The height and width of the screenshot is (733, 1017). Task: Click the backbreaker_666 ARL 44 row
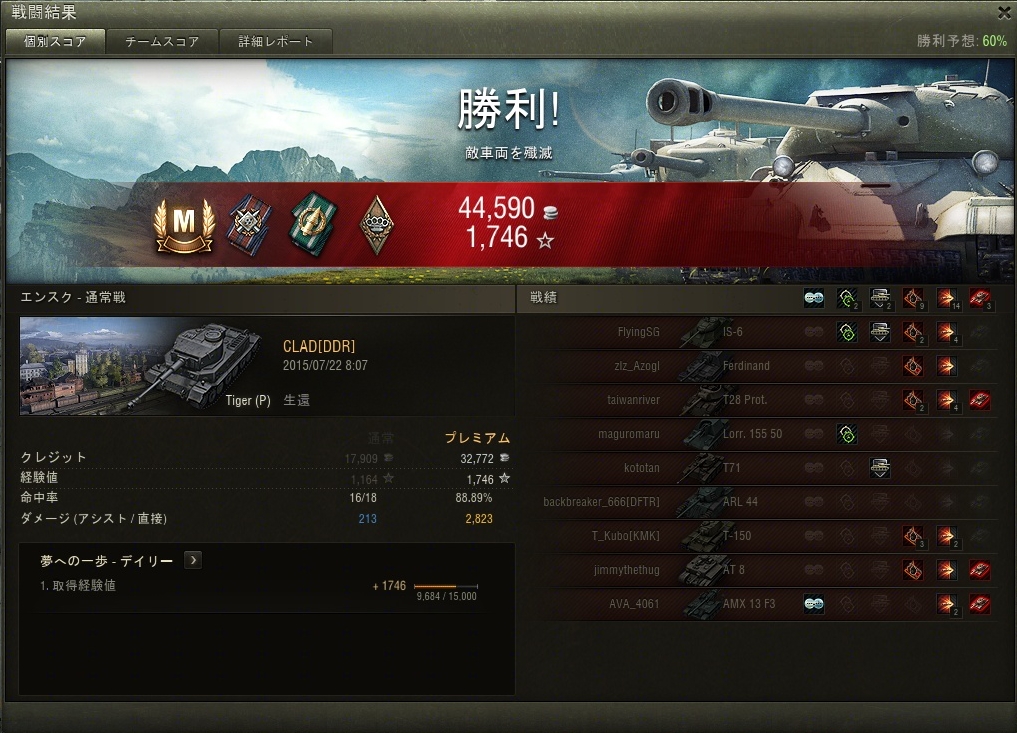760,502
